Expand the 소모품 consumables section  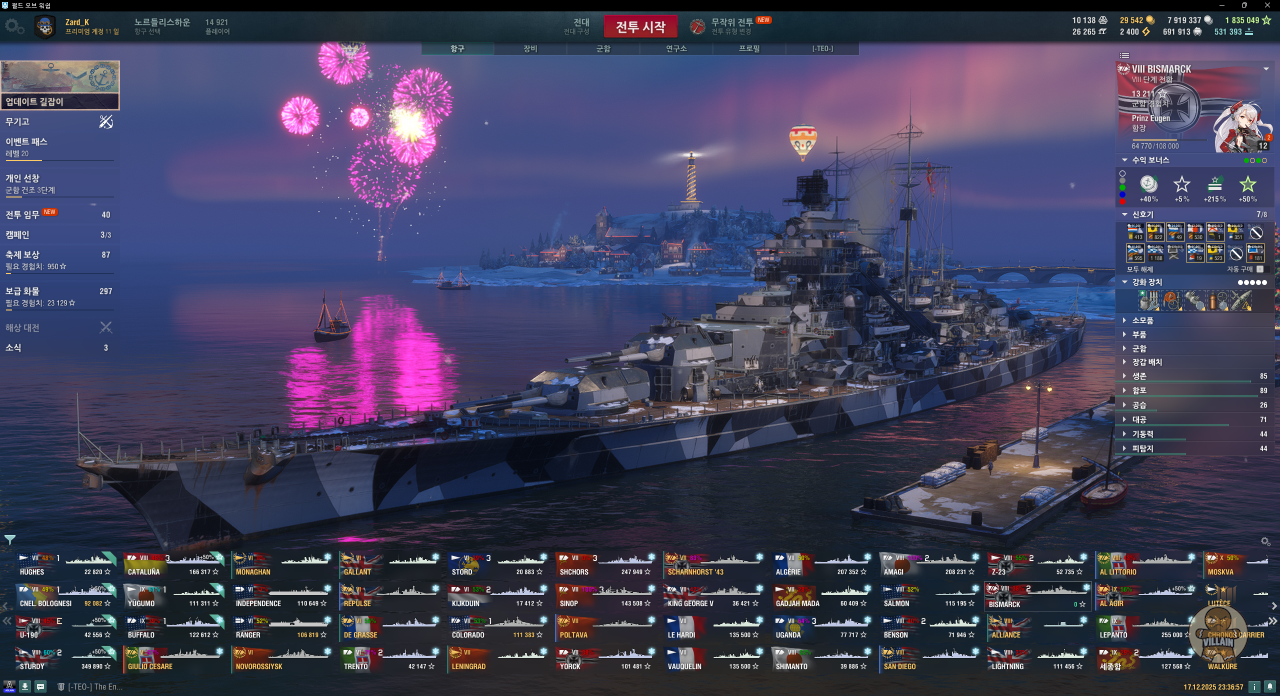[1142, 320]
